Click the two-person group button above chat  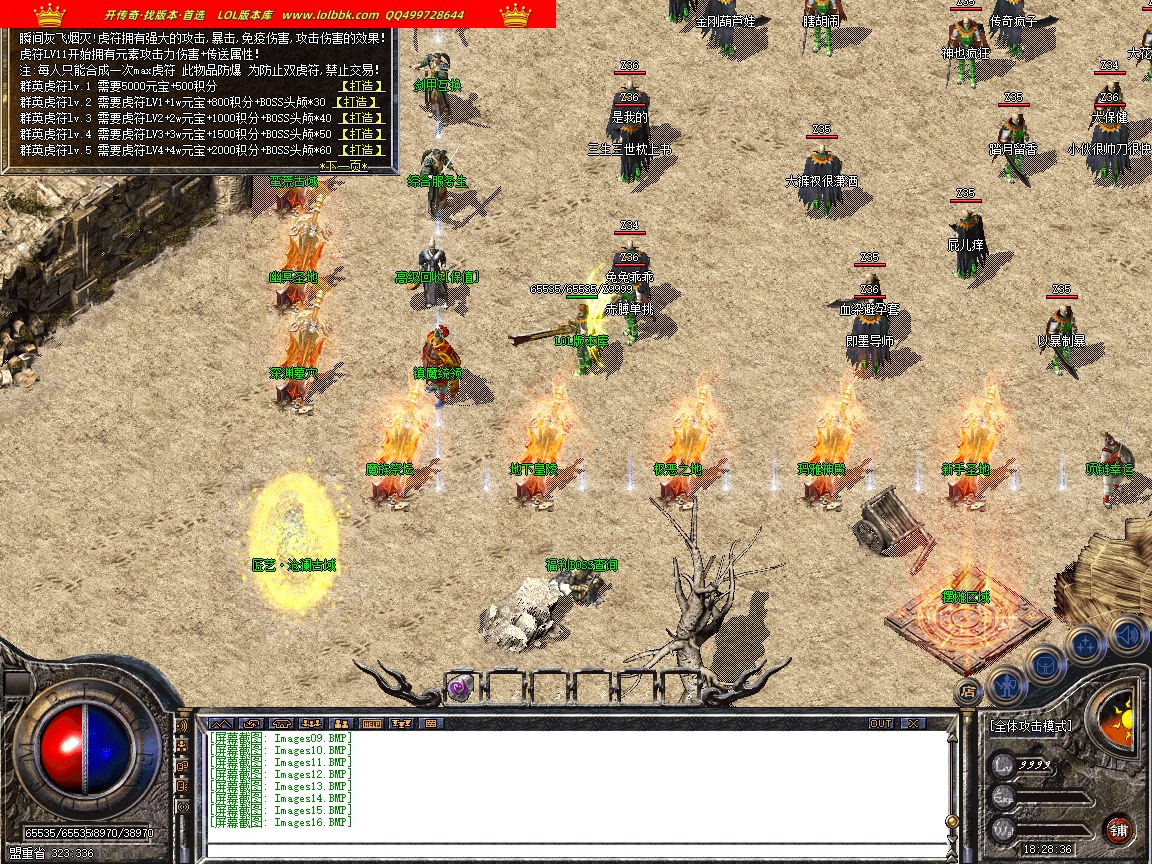tap(341, 723)
